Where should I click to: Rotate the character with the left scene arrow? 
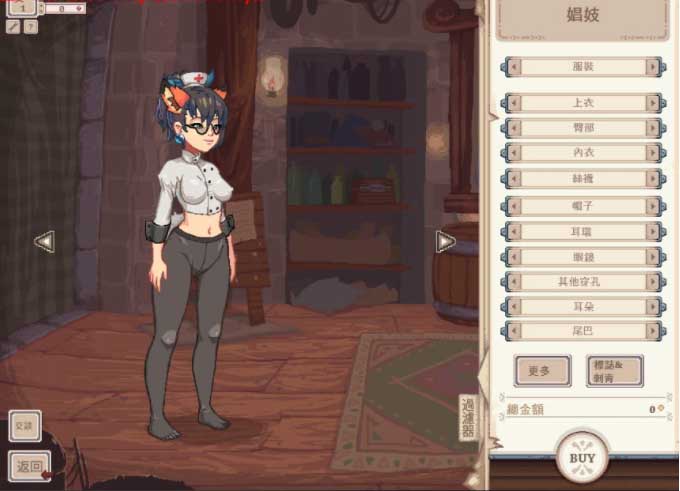pos(44,241)
